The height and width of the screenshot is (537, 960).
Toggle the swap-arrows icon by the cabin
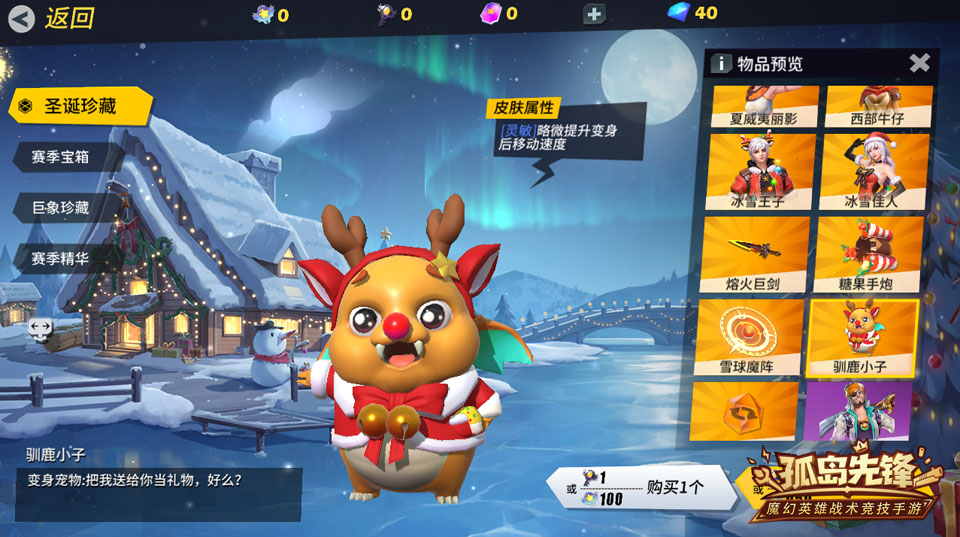click(40, 327)
